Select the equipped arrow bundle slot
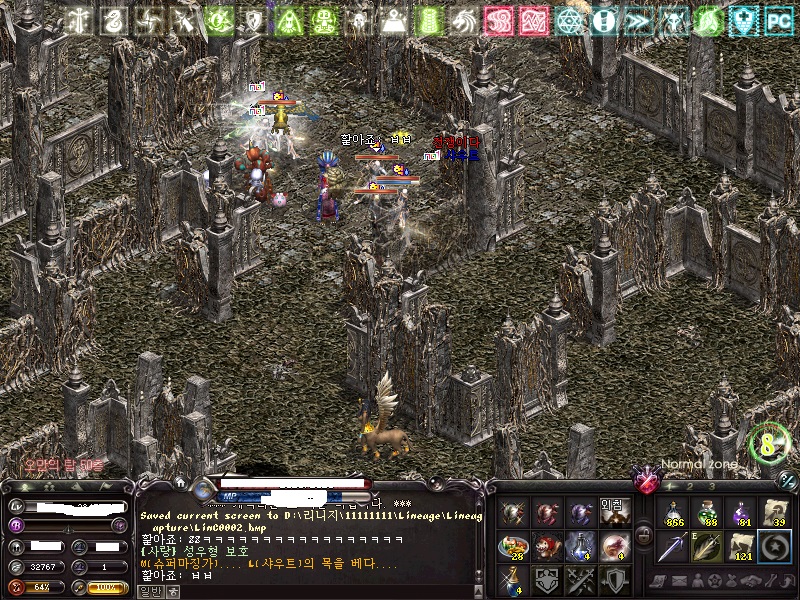The width and height of the screenshot is (800, 600). coord(706,547)
